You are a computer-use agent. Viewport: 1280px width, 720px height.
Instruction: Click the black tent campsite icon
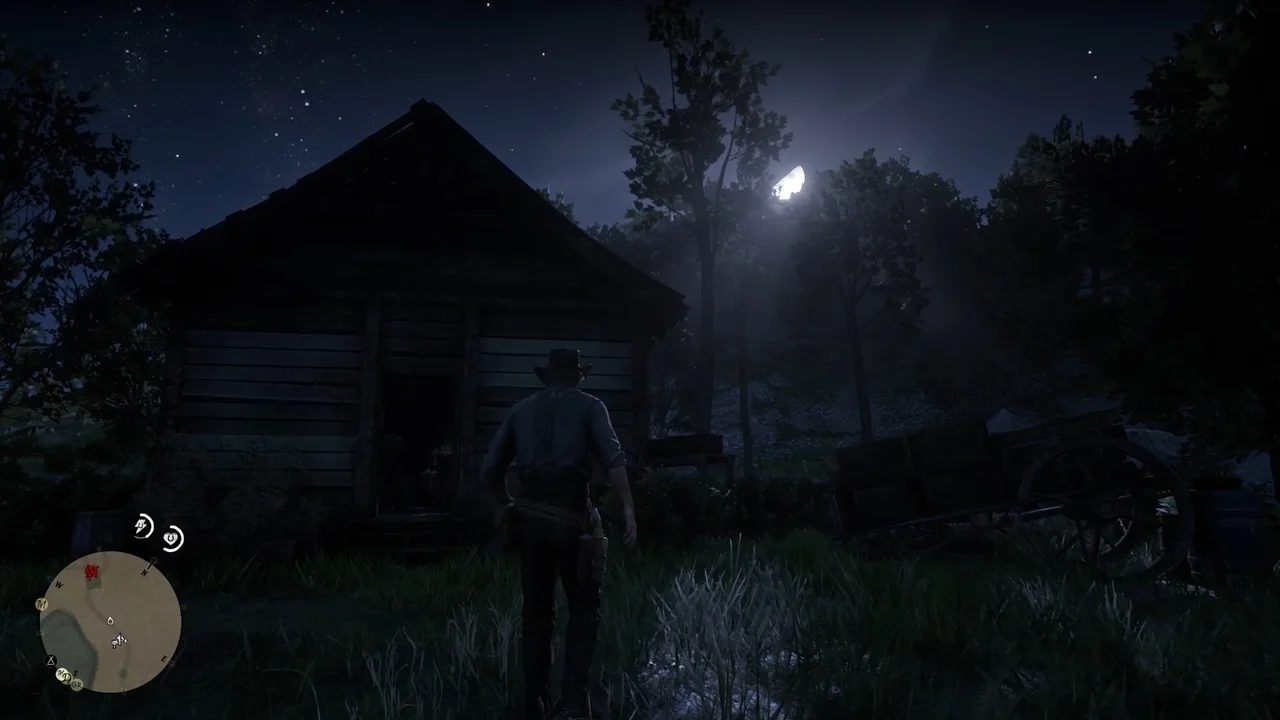[50, 660]
